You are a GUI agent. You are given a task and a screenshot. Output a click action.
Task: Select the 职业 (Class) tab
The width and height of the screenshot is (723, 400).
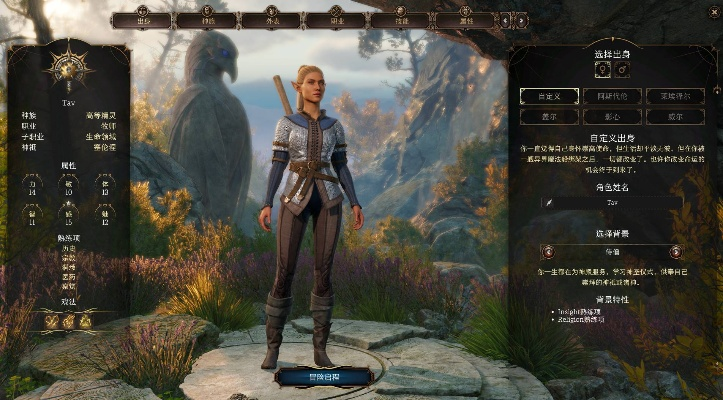337,20
